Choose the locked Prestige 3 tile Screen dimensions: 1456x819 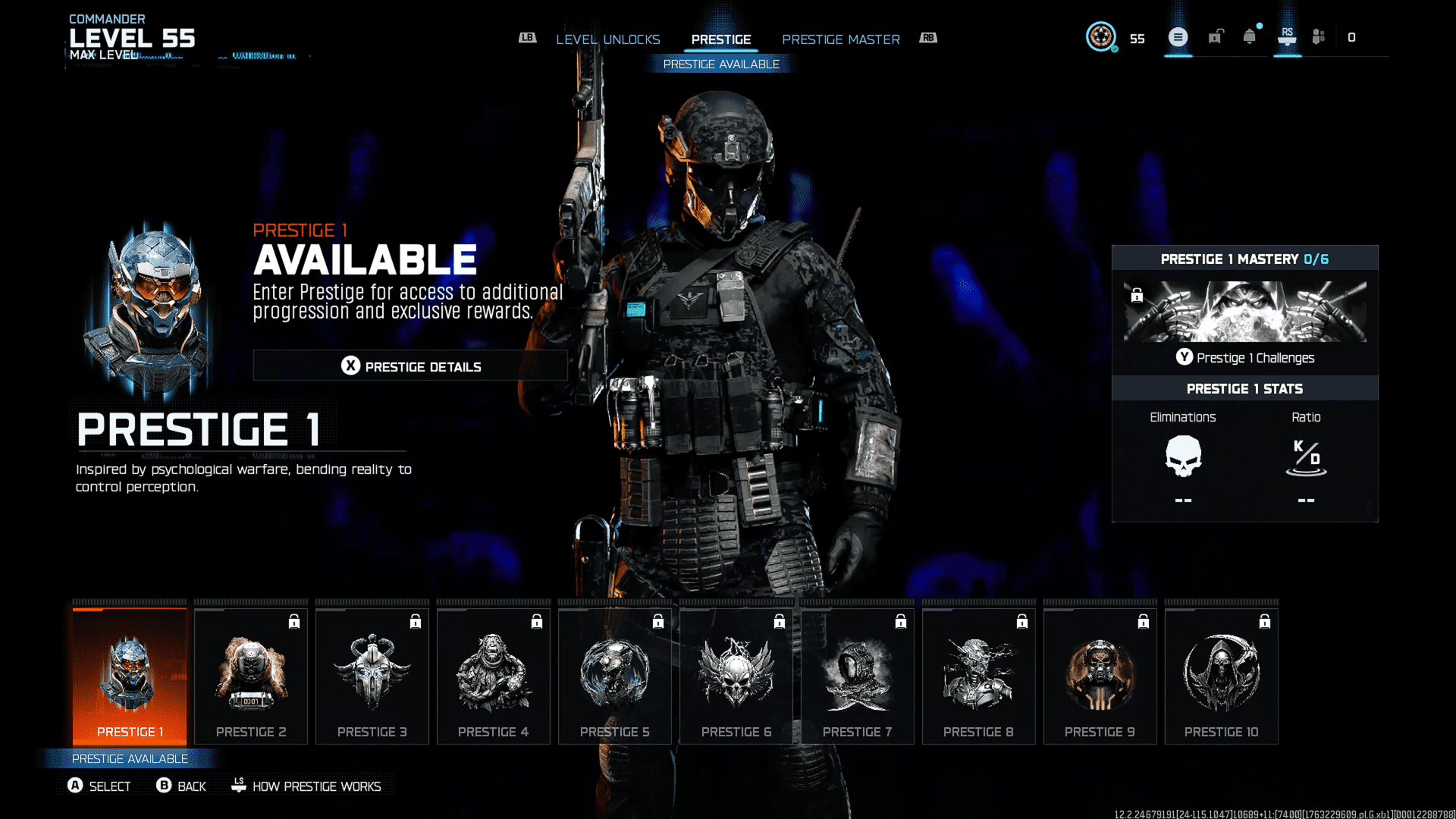[372, 676]
